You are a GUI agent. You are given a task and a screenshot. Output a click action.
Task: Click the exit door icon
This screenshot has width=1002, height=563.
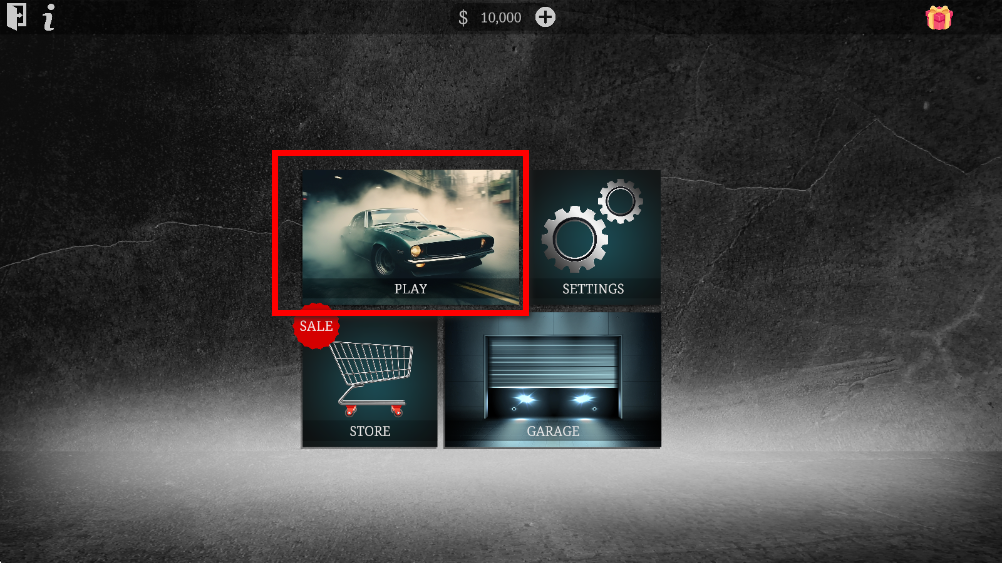coord(16,18)
